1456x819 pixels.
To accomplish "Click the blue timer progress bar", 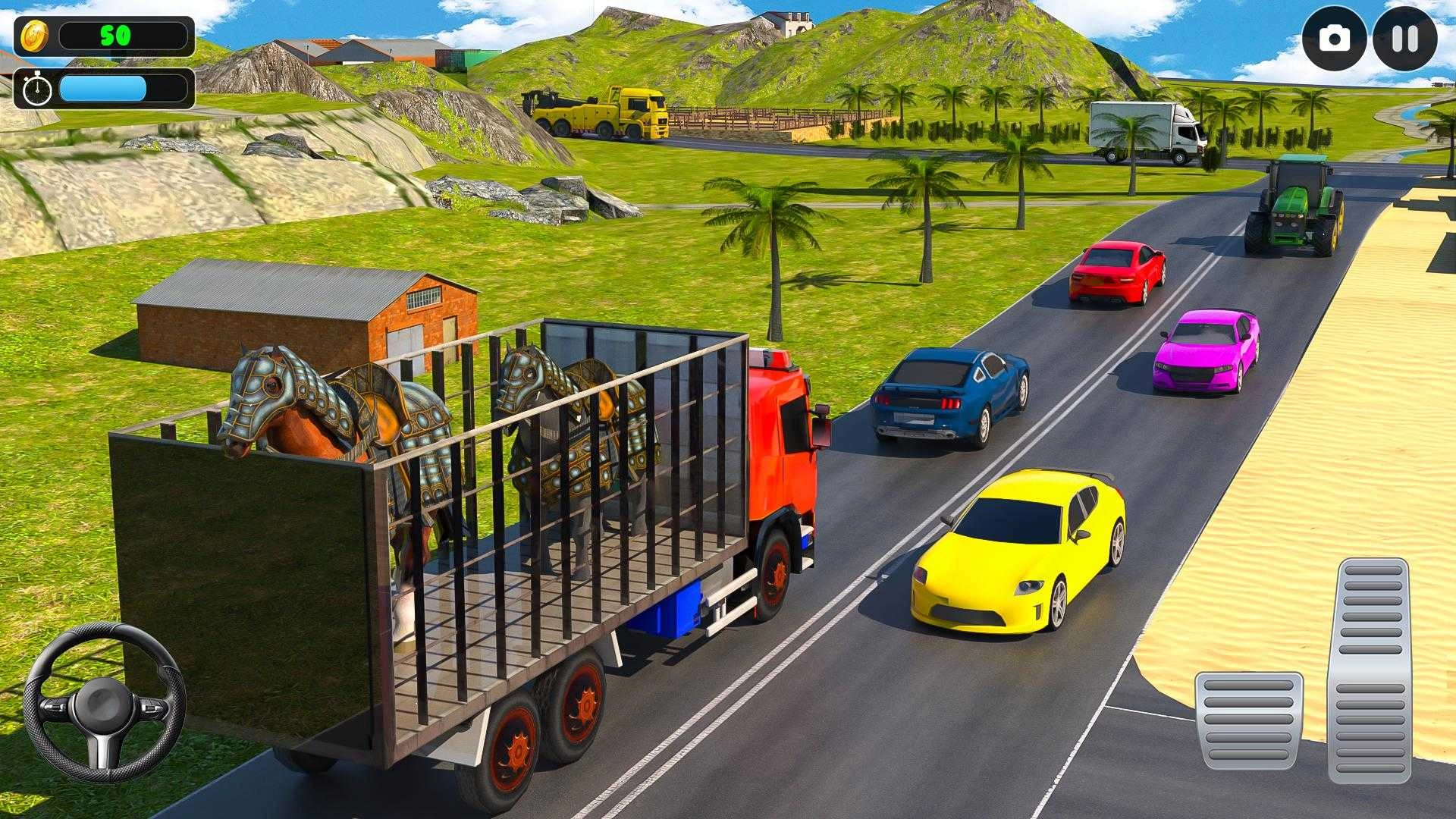I will click(x=102, y=89).
